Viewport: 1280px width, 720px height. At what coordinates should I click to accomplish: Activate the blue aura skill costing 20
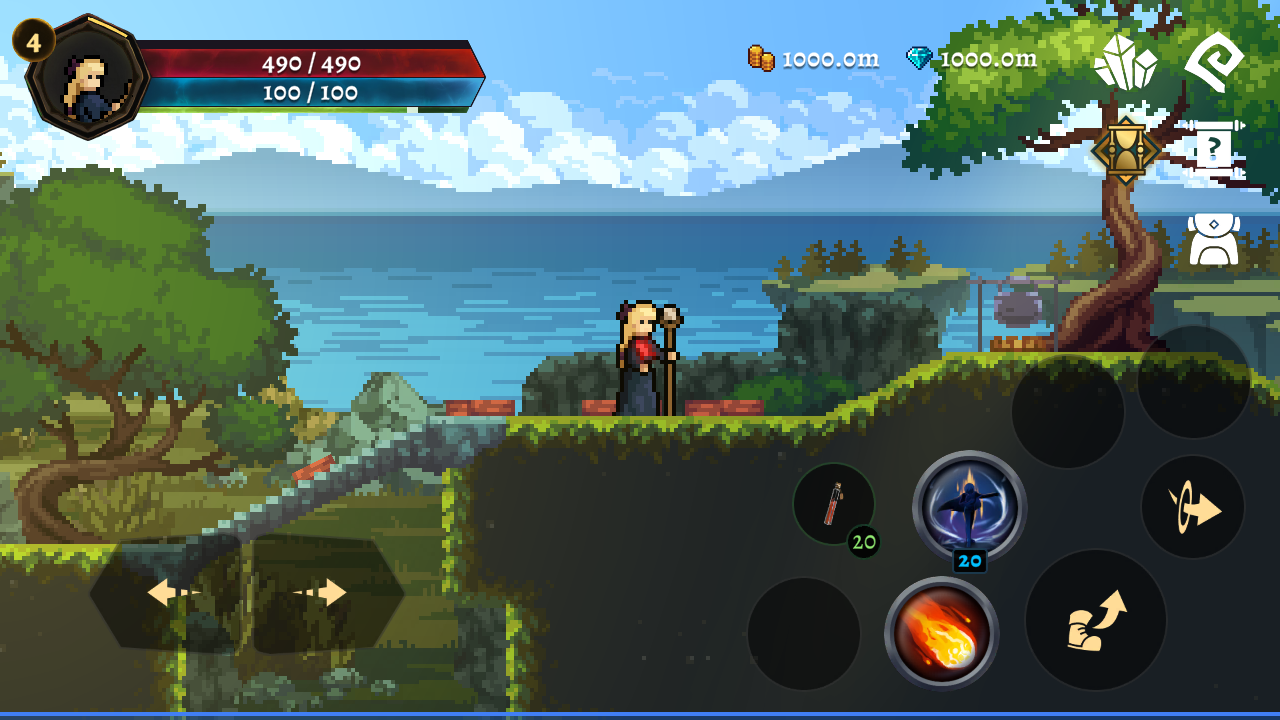969,505
